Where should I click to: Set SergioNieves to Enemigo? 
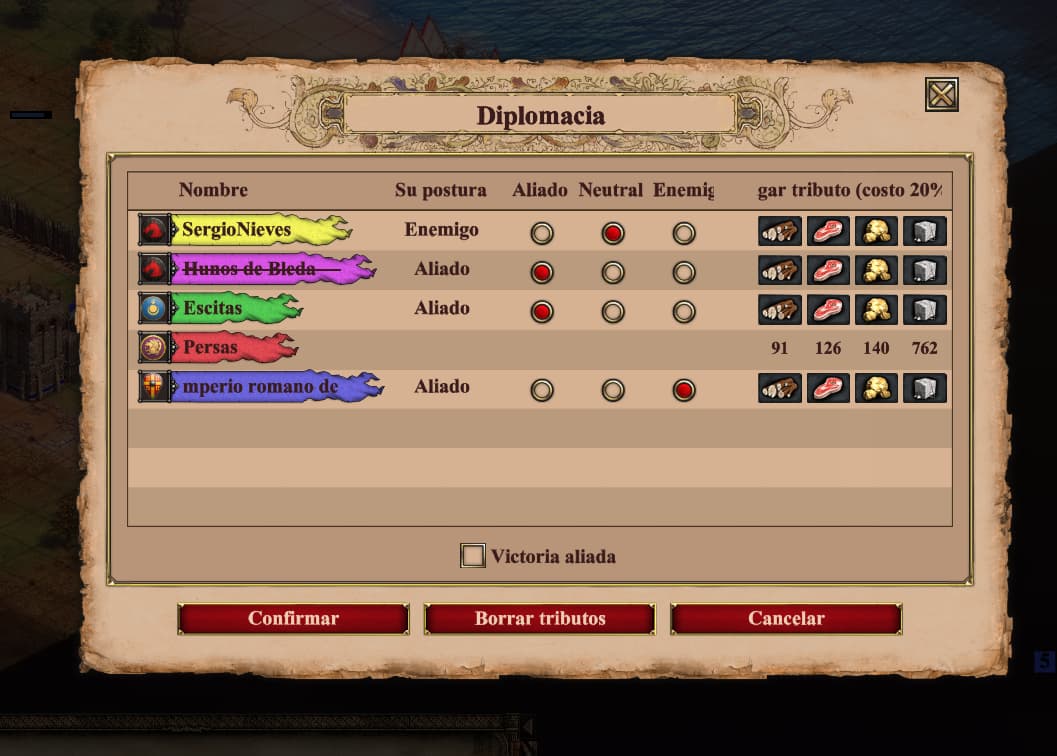[x=684, y=233]
